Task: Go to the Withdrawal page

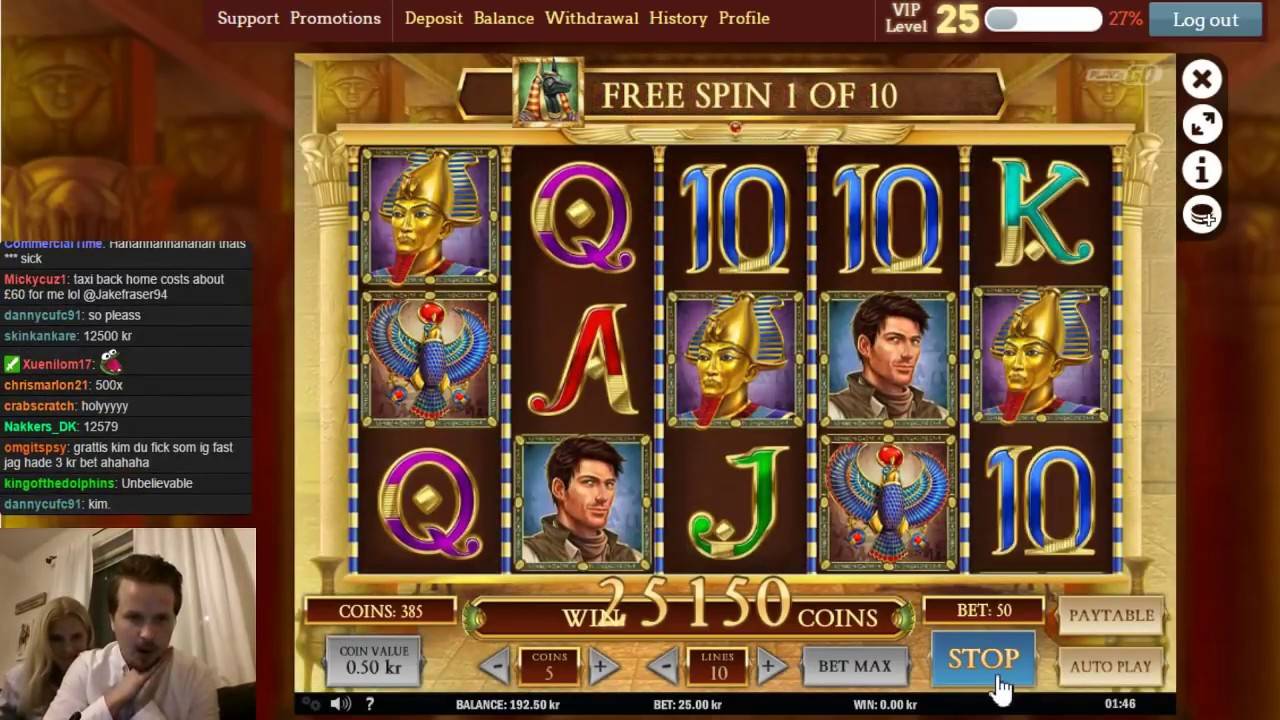Action: pyautogui.click(x=591, y=18)
